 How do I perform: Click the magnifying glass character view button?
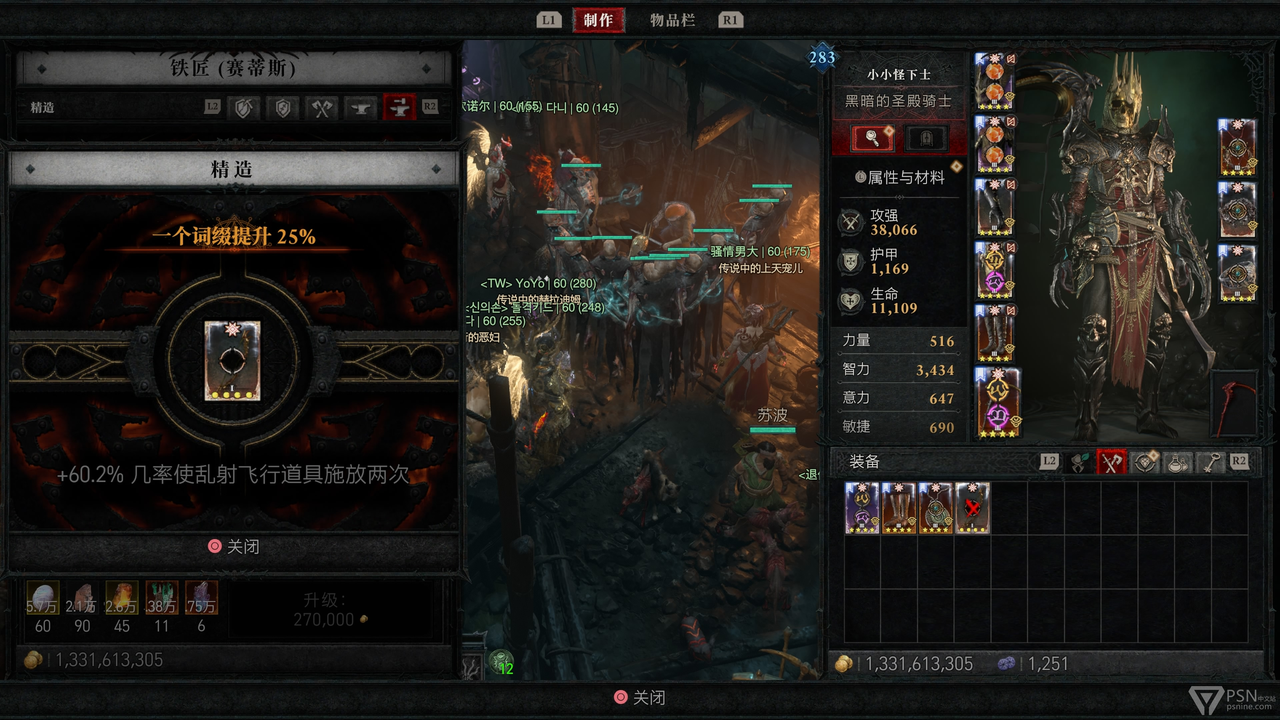tap(872, 138)
